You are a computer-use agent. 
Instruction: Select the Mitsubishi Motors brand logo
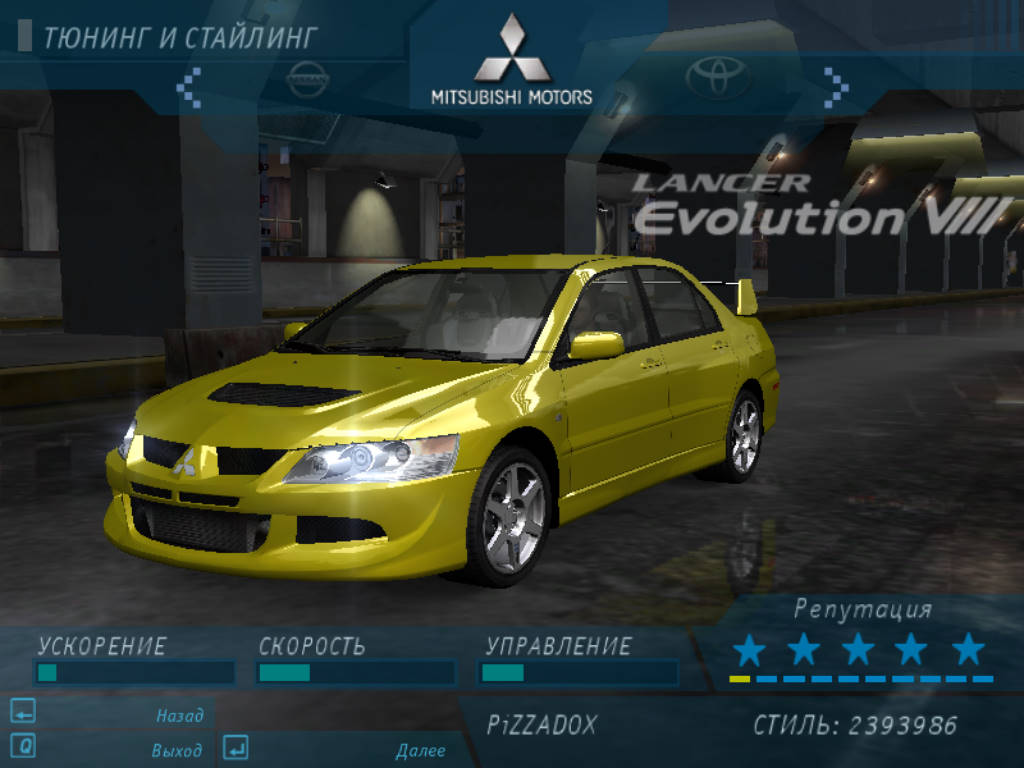point(512,60)
